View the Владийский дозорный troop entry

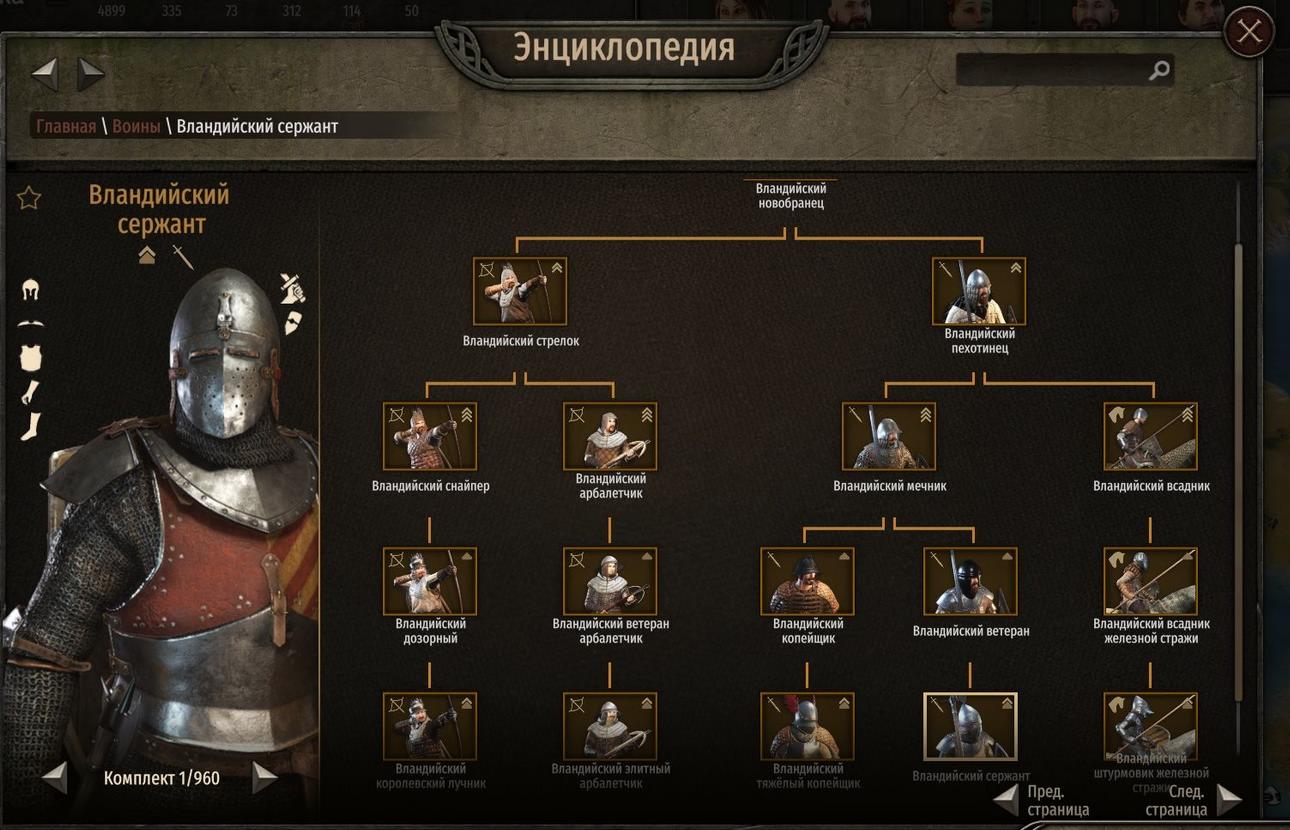pyautogui.click(x=430, y=581)
